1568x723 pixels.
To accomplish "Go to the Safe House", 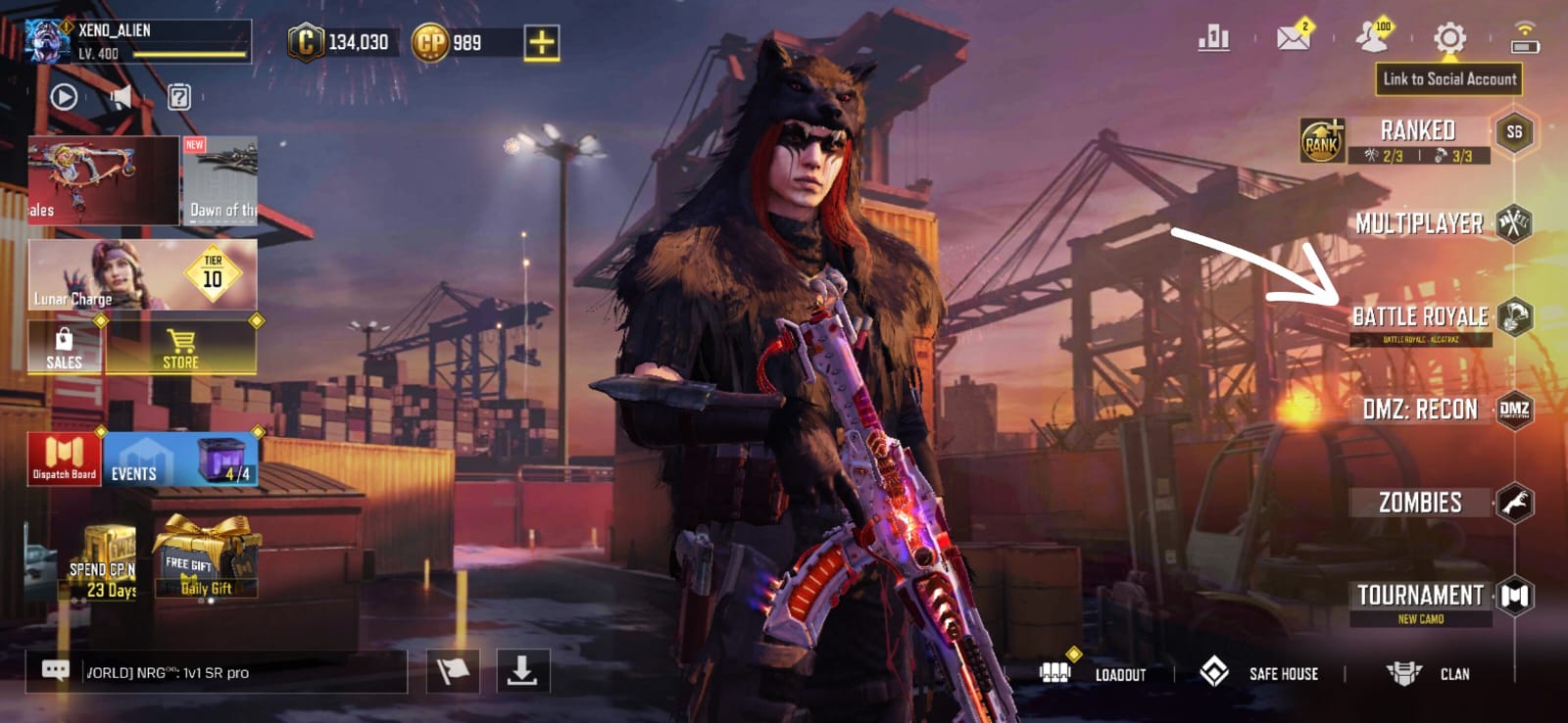I will tap(1259, 674).
